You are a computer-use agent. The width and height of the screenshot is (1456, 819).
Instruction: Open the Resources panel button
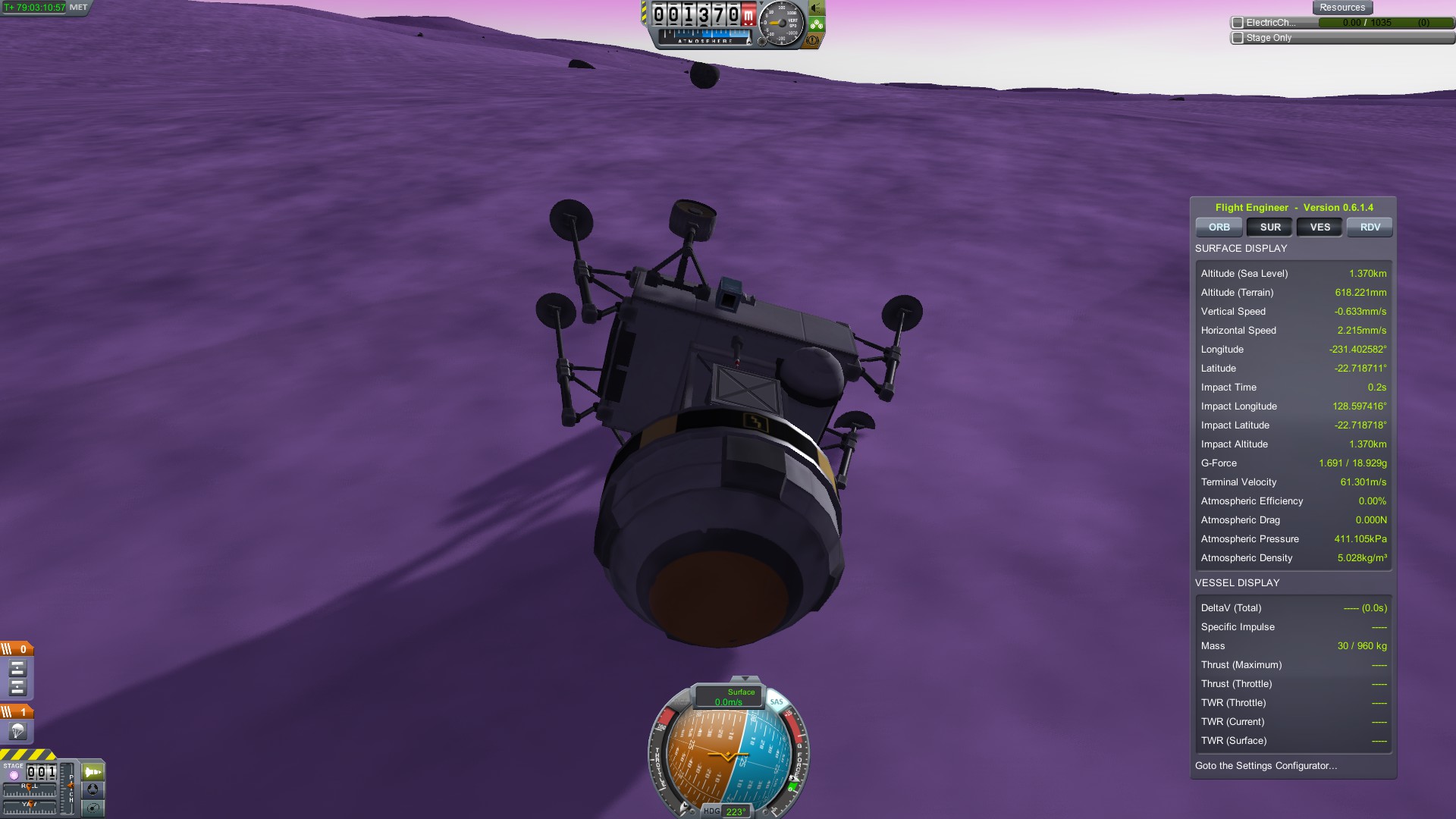coord(1341,8)
